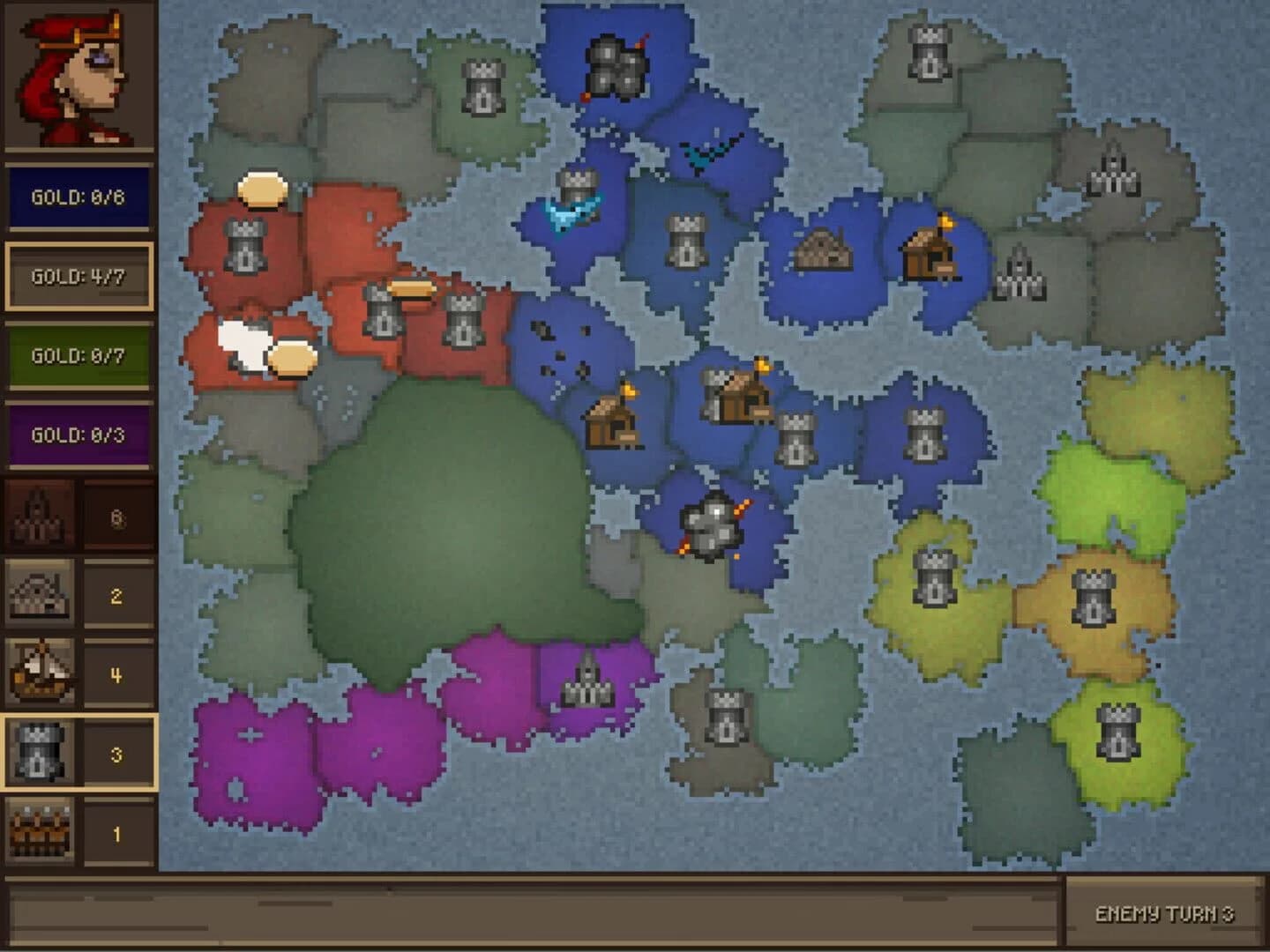Click the gold nugget pile near the red castles
The image size is (1270, 952).
click(412, 290)
